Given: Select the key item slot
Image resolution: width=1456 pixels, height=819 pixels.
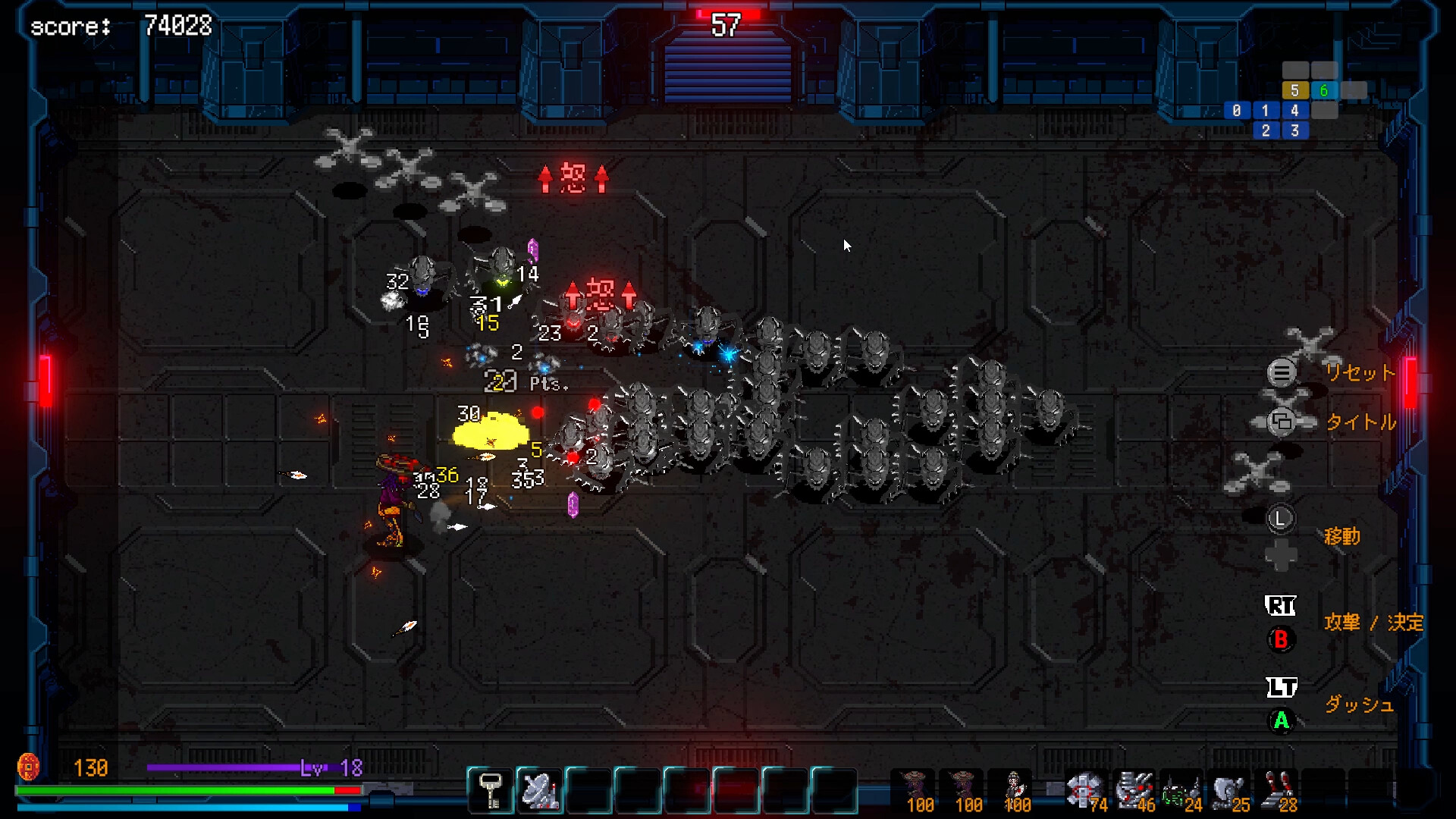Looking at the screenshot, I should click(491, 790).
